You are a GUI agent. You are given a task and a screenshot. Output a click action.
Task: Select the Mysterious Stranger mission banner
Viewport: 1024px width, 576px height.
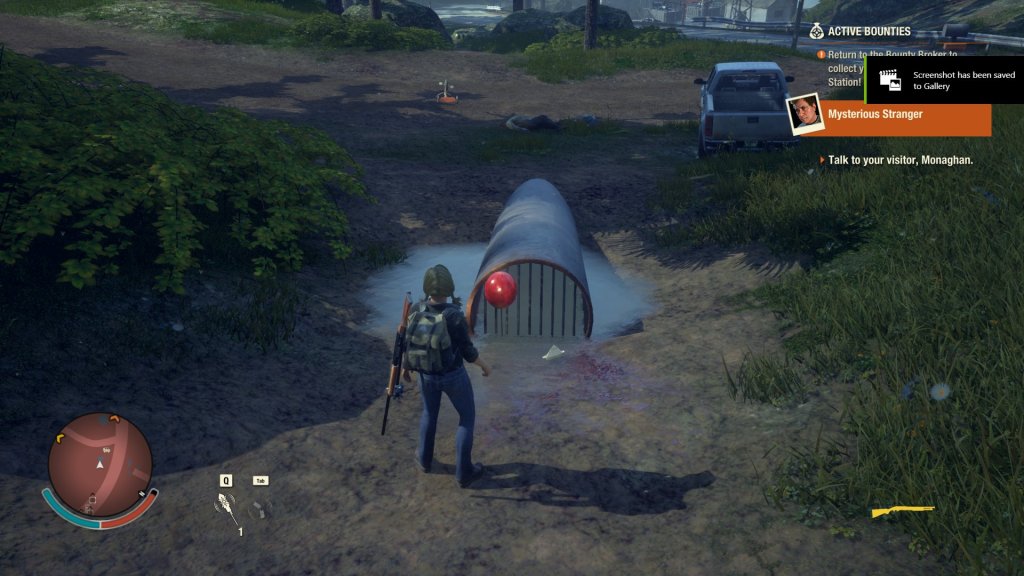[x=905, y=115]
